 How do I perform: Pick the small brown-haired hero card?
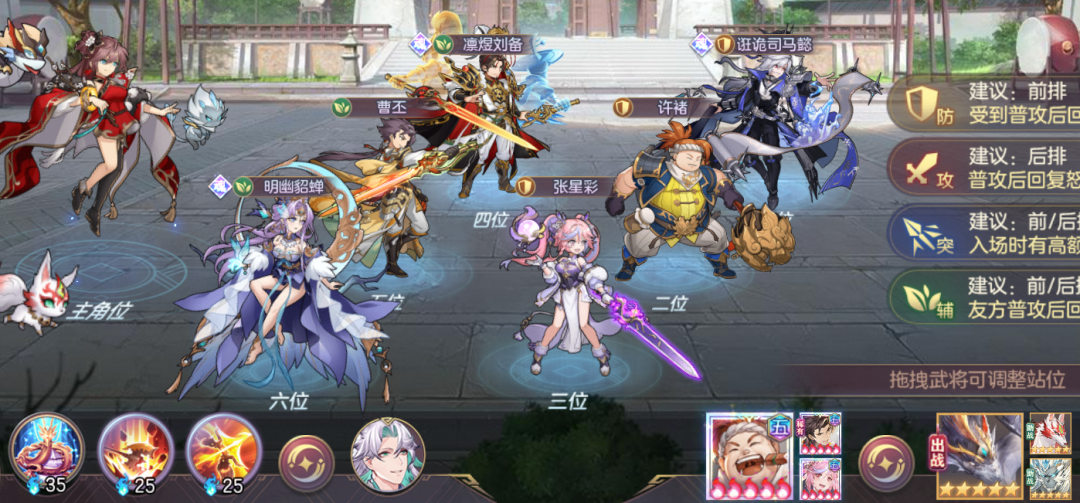click(x=820, y=433)
